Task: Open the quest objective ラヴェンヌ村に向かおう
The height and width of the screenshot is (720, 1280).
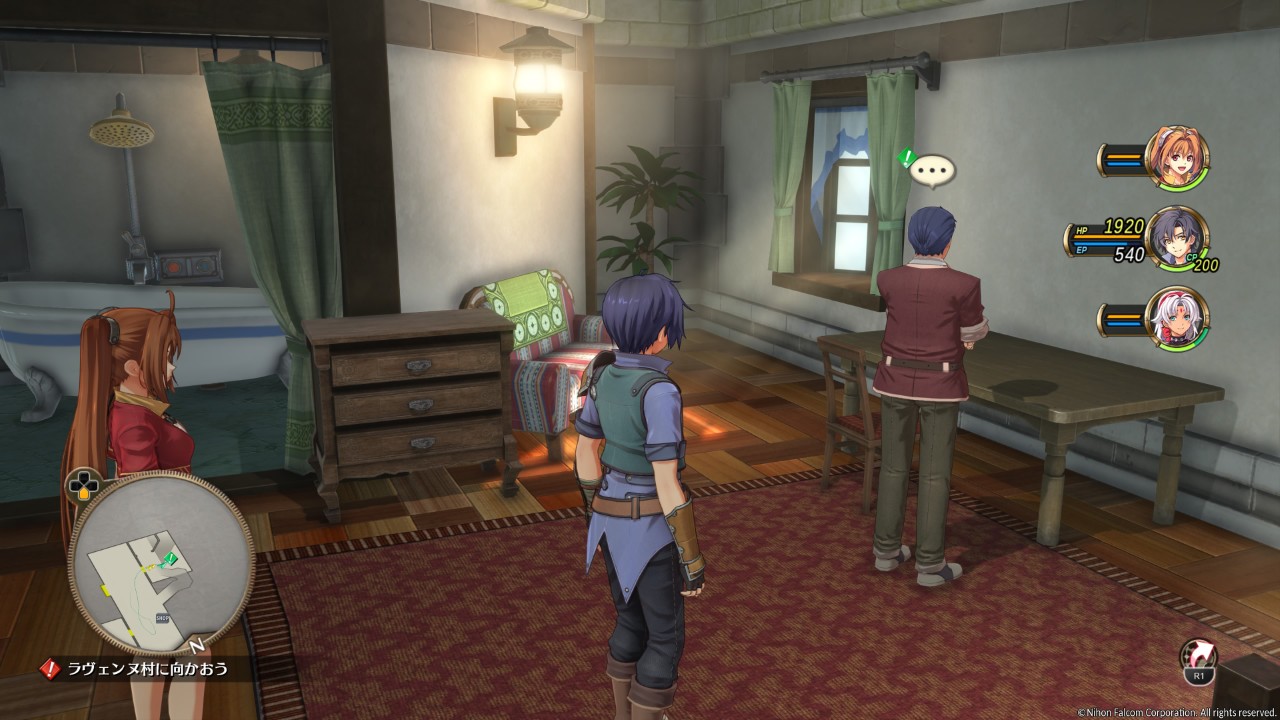Action: pos(148,669)
